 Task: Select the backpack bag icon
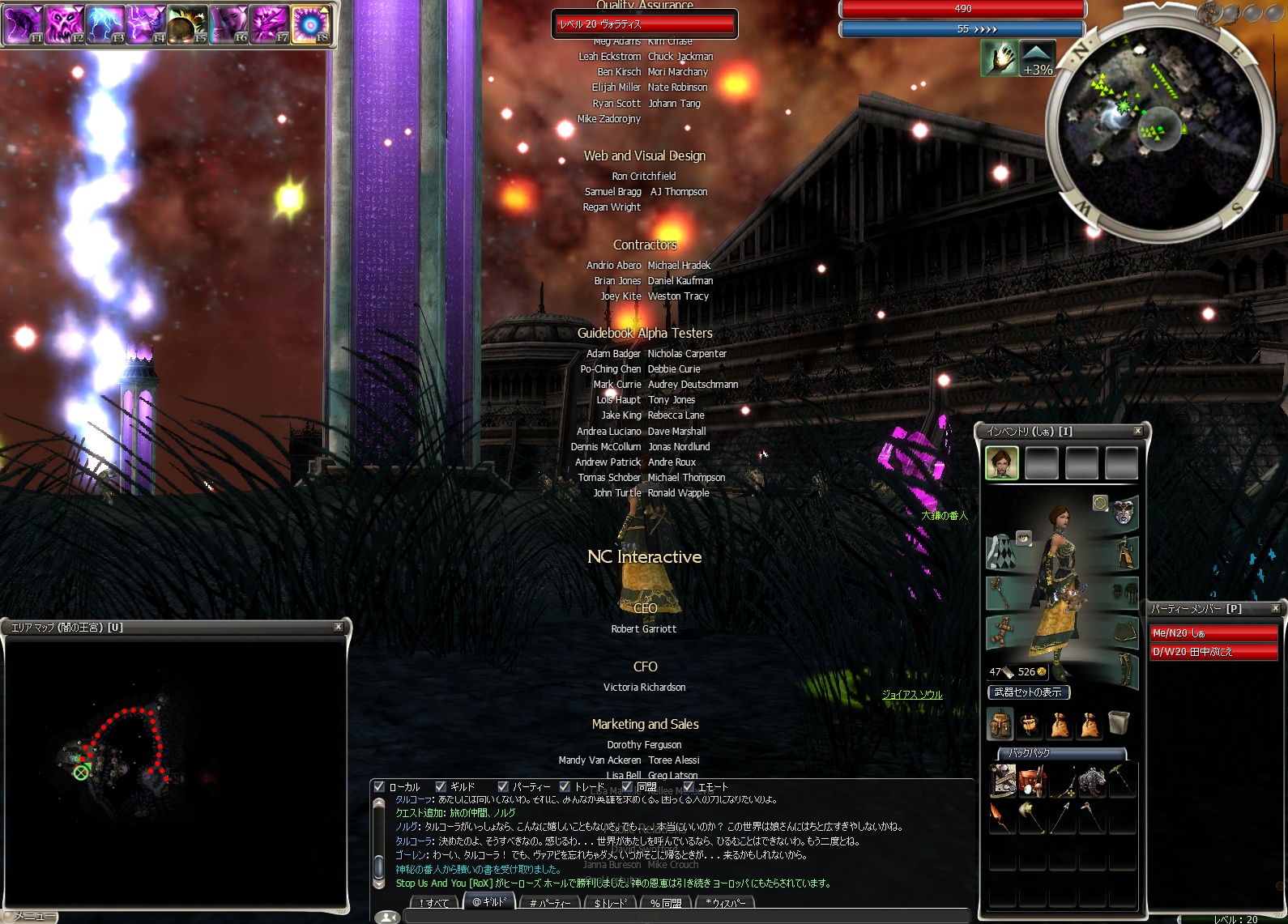tap(1000, 724)
